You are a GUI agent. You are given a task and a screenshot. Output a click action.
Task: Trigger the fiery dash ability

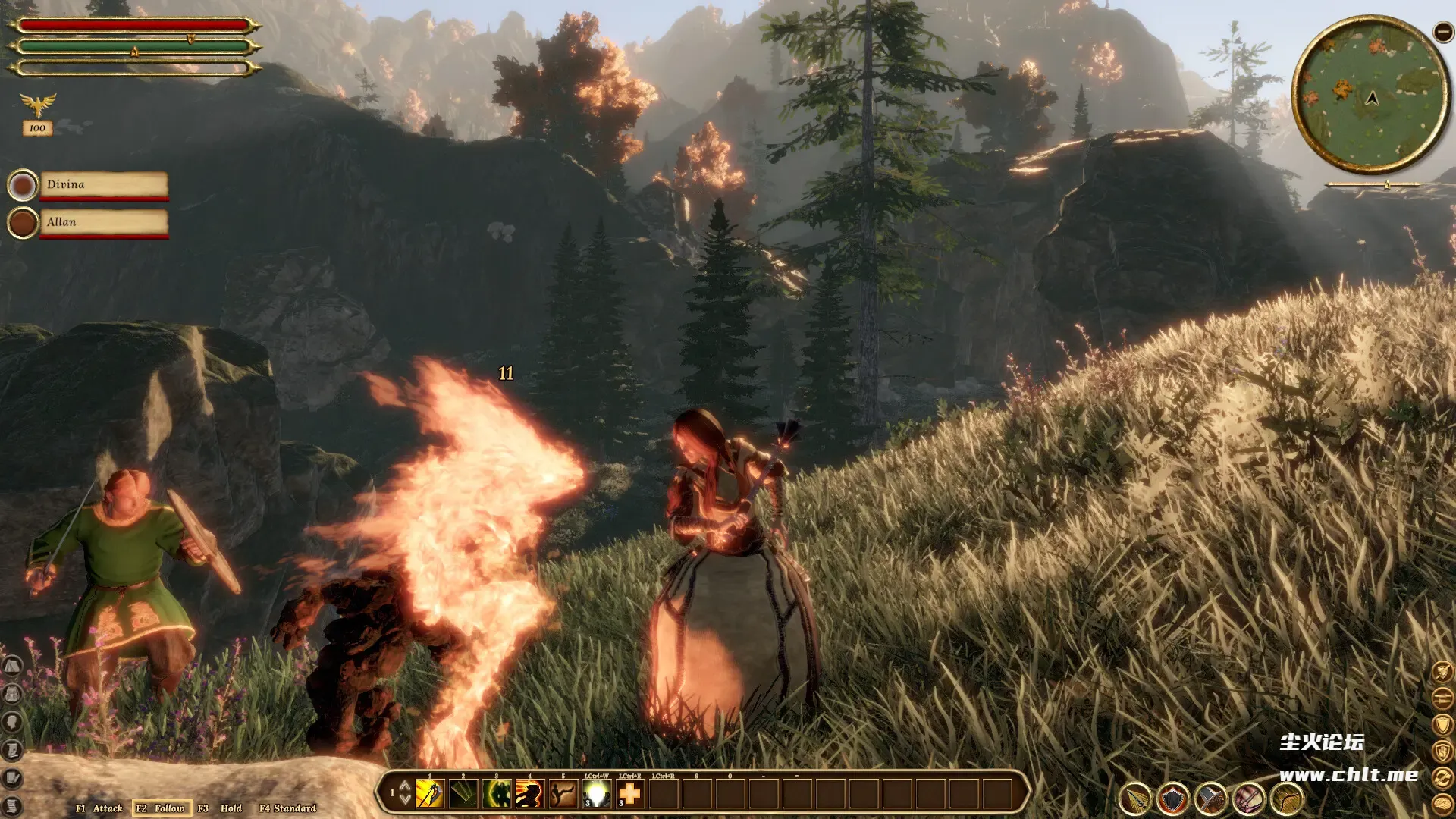click(530, 794)
